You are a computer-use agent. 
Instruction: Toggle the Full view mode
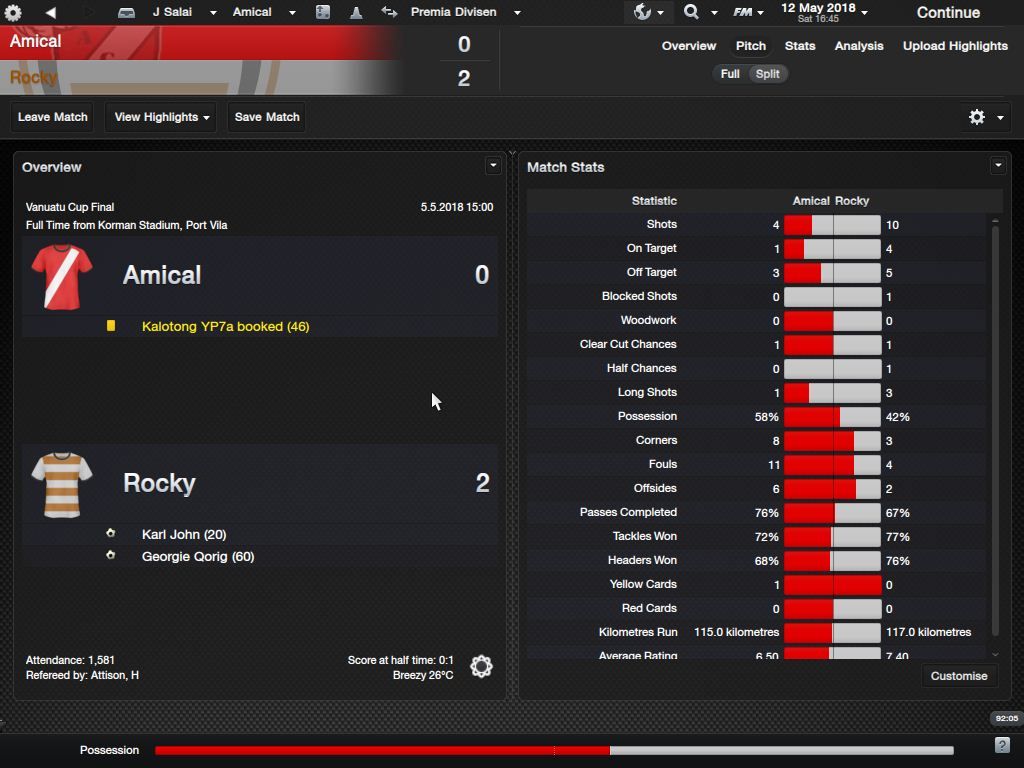(730, 74)
